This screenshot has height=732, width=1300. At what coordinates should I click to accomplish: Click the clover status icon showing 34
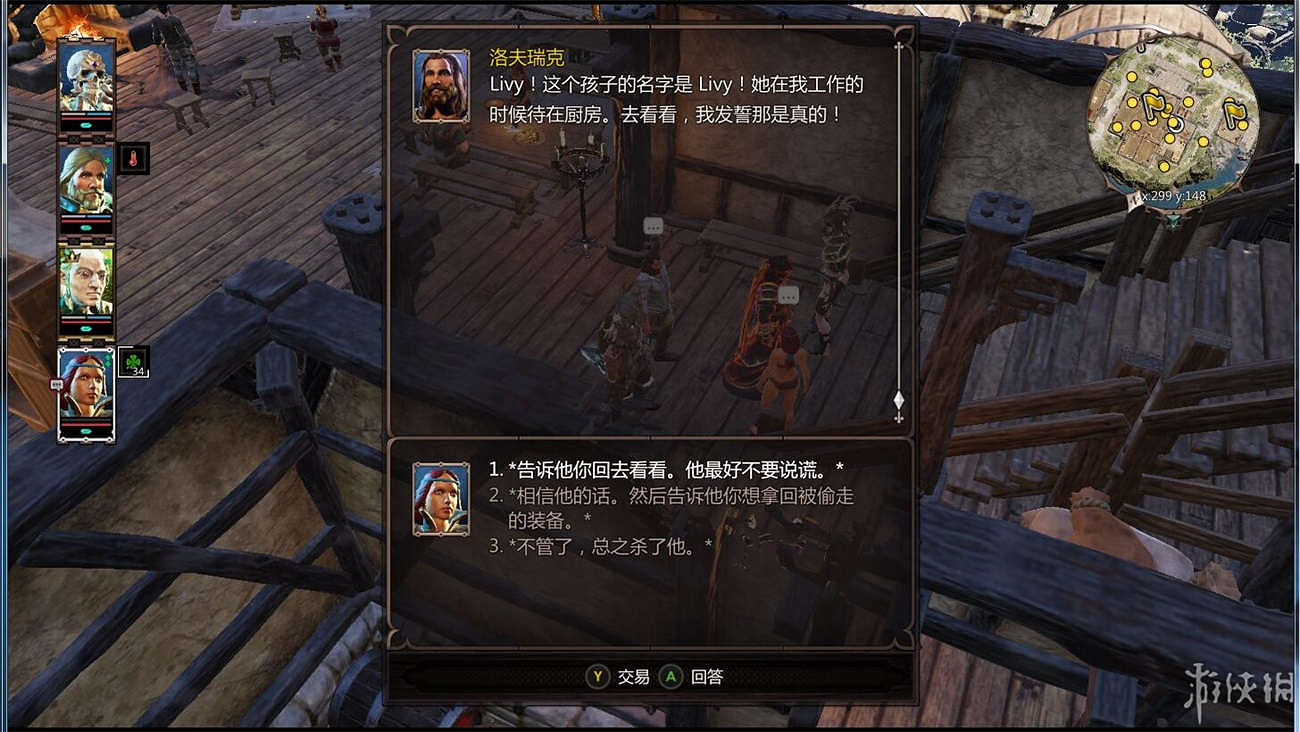click(132, 361)
